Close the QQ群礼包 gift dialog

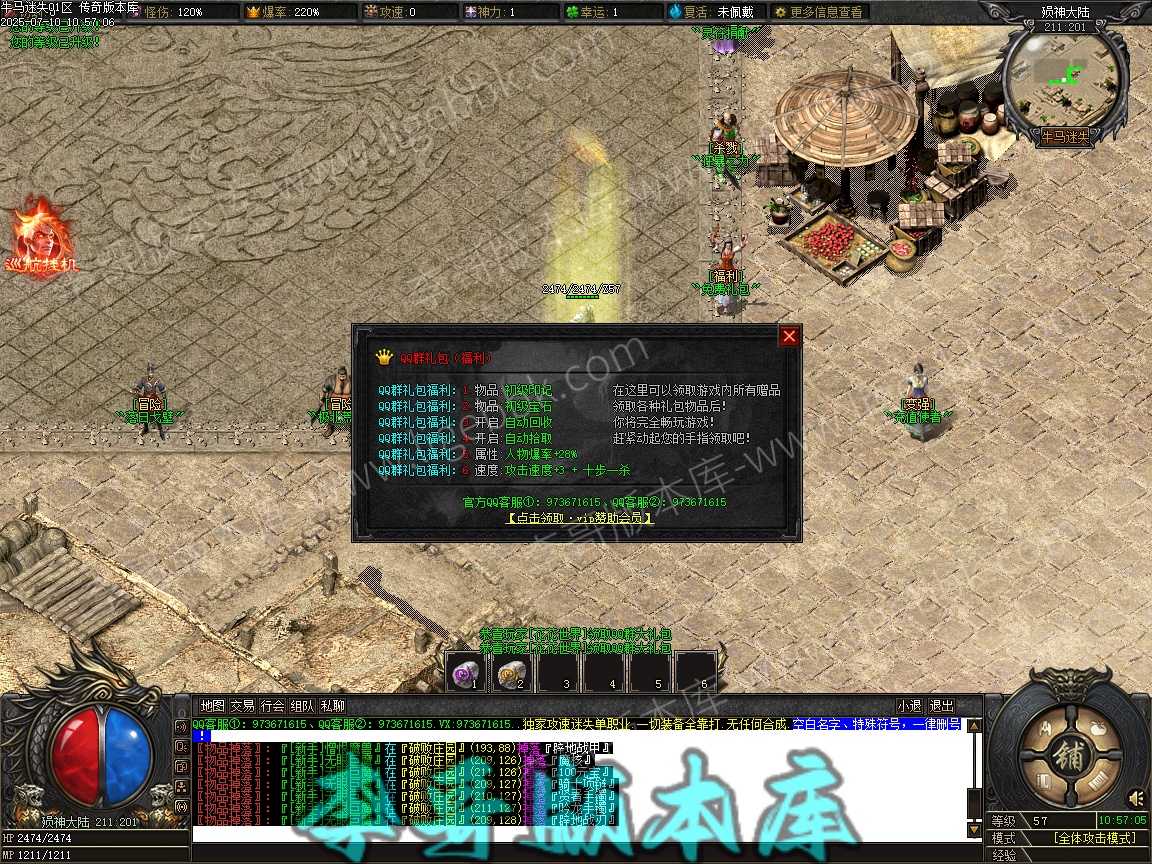click(x=789, y=336)
